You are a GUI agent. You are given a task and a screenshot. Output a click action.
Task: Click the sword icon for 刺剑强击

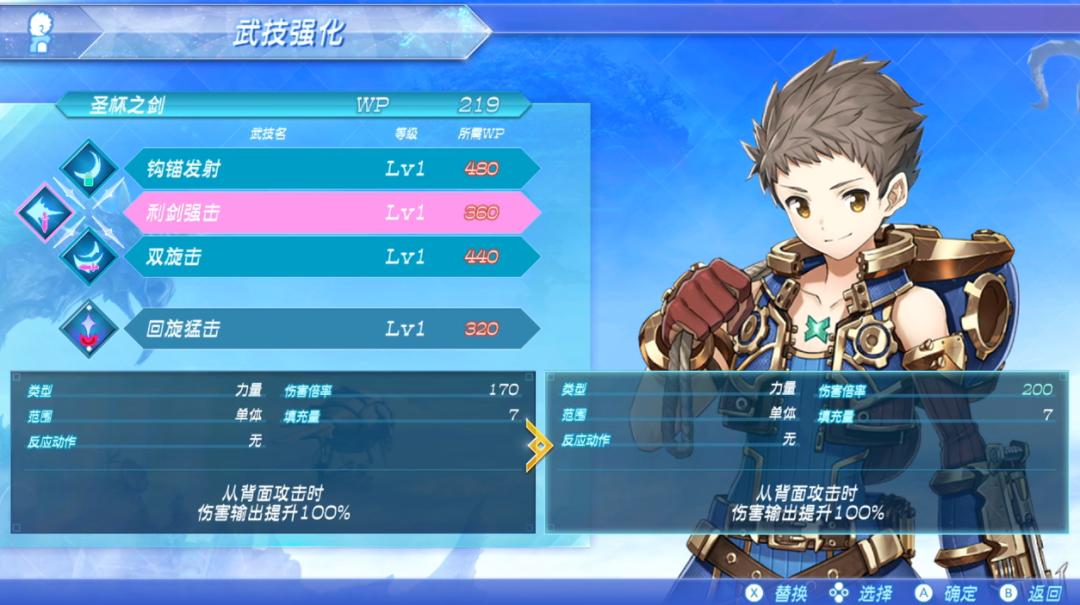pyautogui.click(x=46, y=213)
